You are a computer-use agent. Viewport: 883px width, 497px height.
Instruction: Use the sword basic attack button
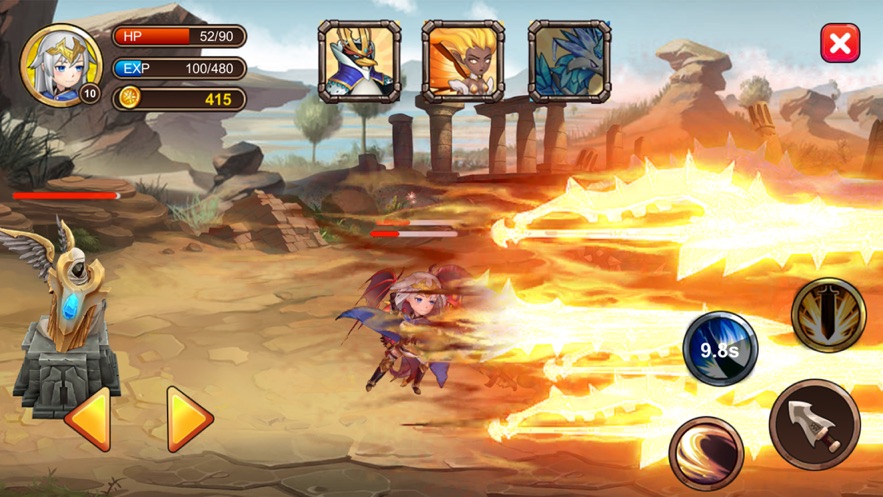(814, 424)
